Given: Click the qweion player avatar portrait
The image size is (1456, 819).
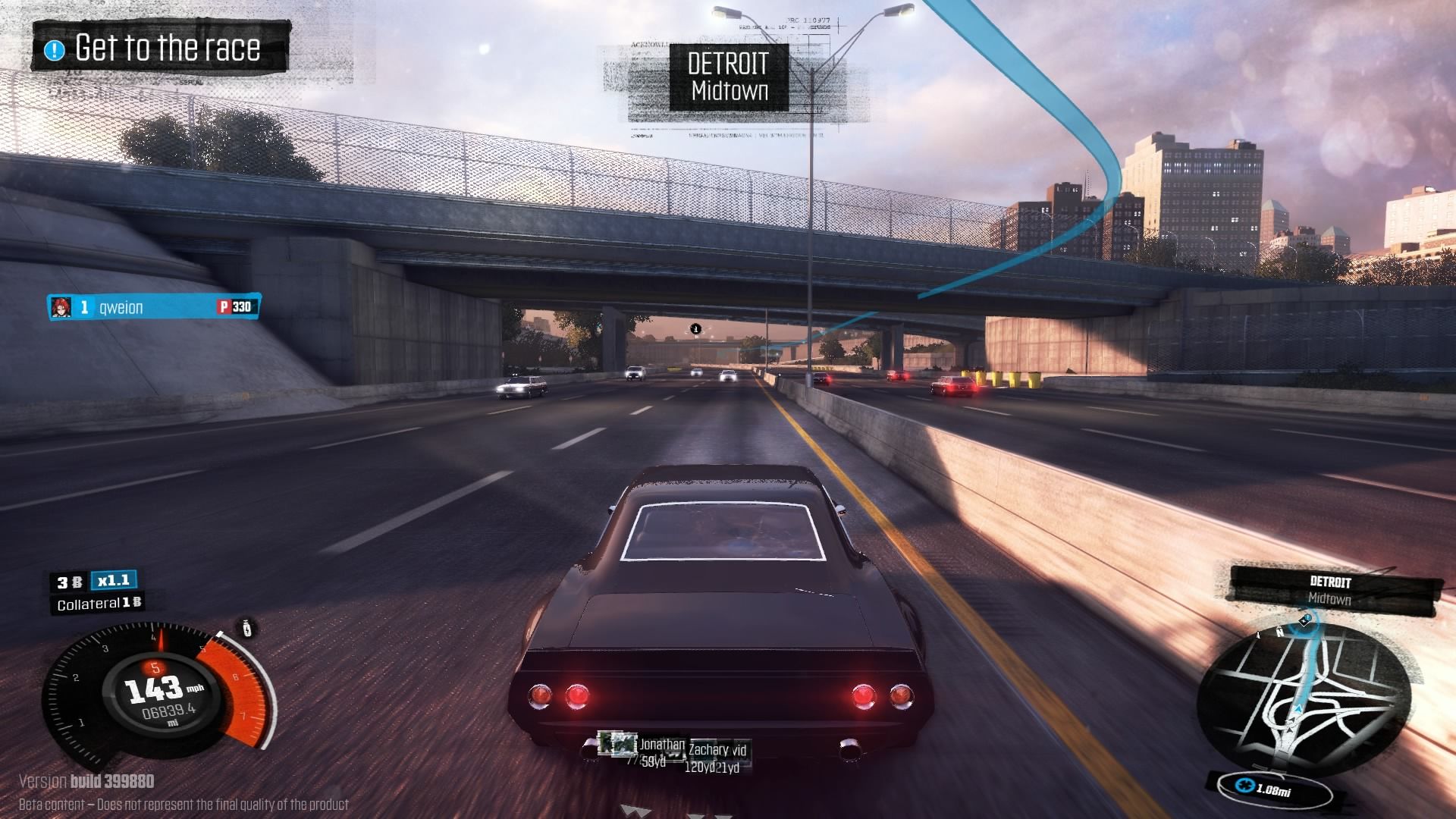Looking at the screenshot, I should [61, 306].
